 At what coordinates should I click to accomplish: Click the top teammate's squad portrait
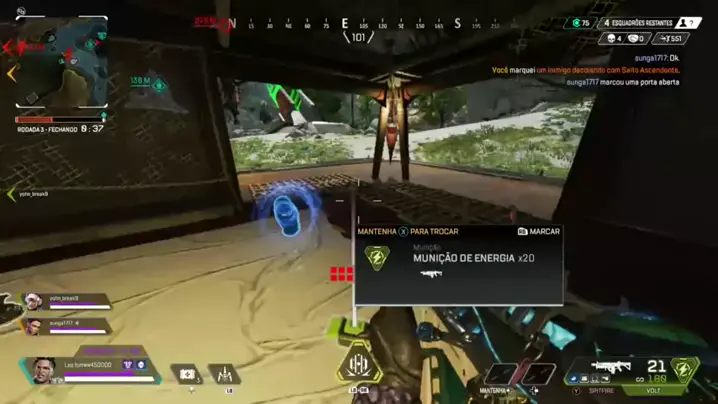(x=32, y=300)
